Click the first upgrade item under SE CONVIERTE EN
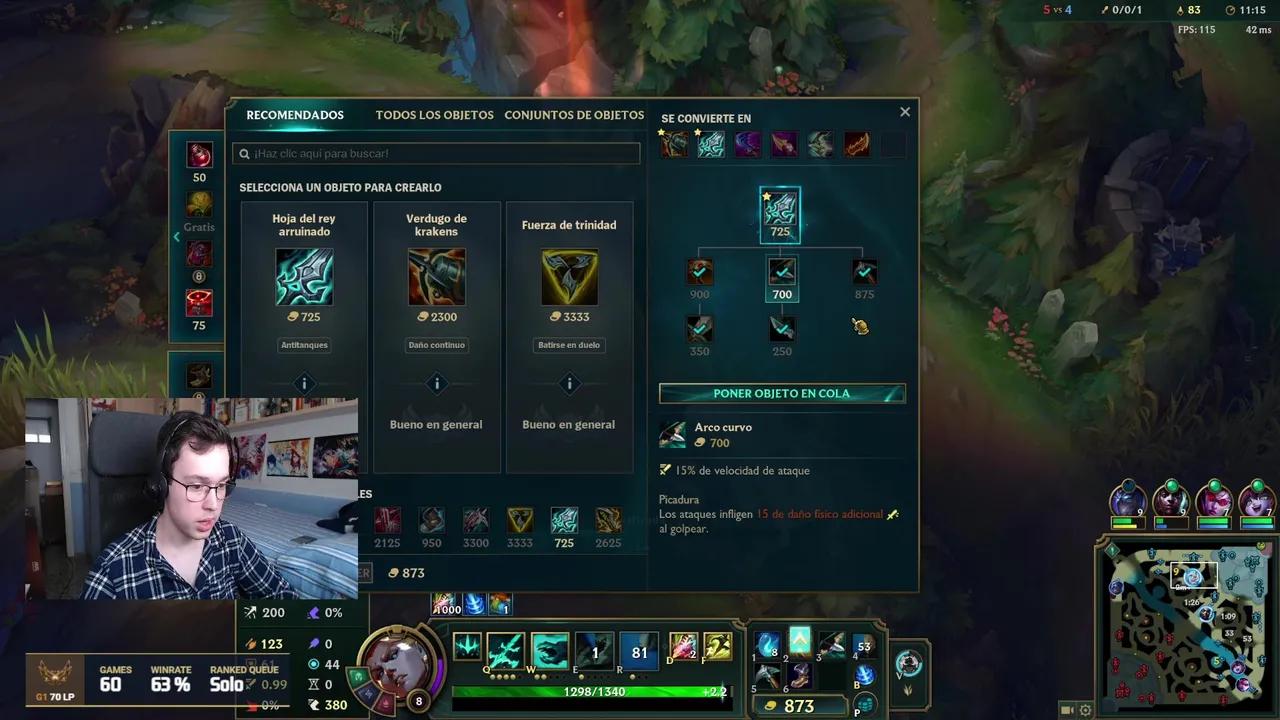1280x720 pixels. (673, 144)
